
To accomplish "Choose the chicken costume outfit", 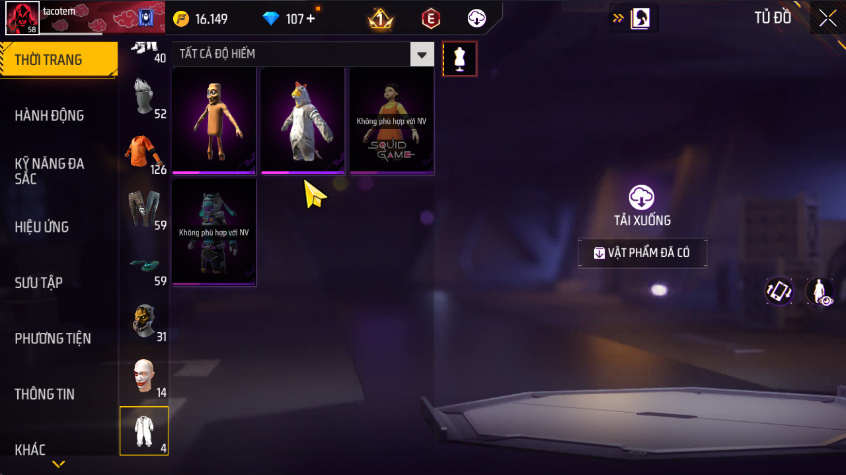I will pos(302,121).
